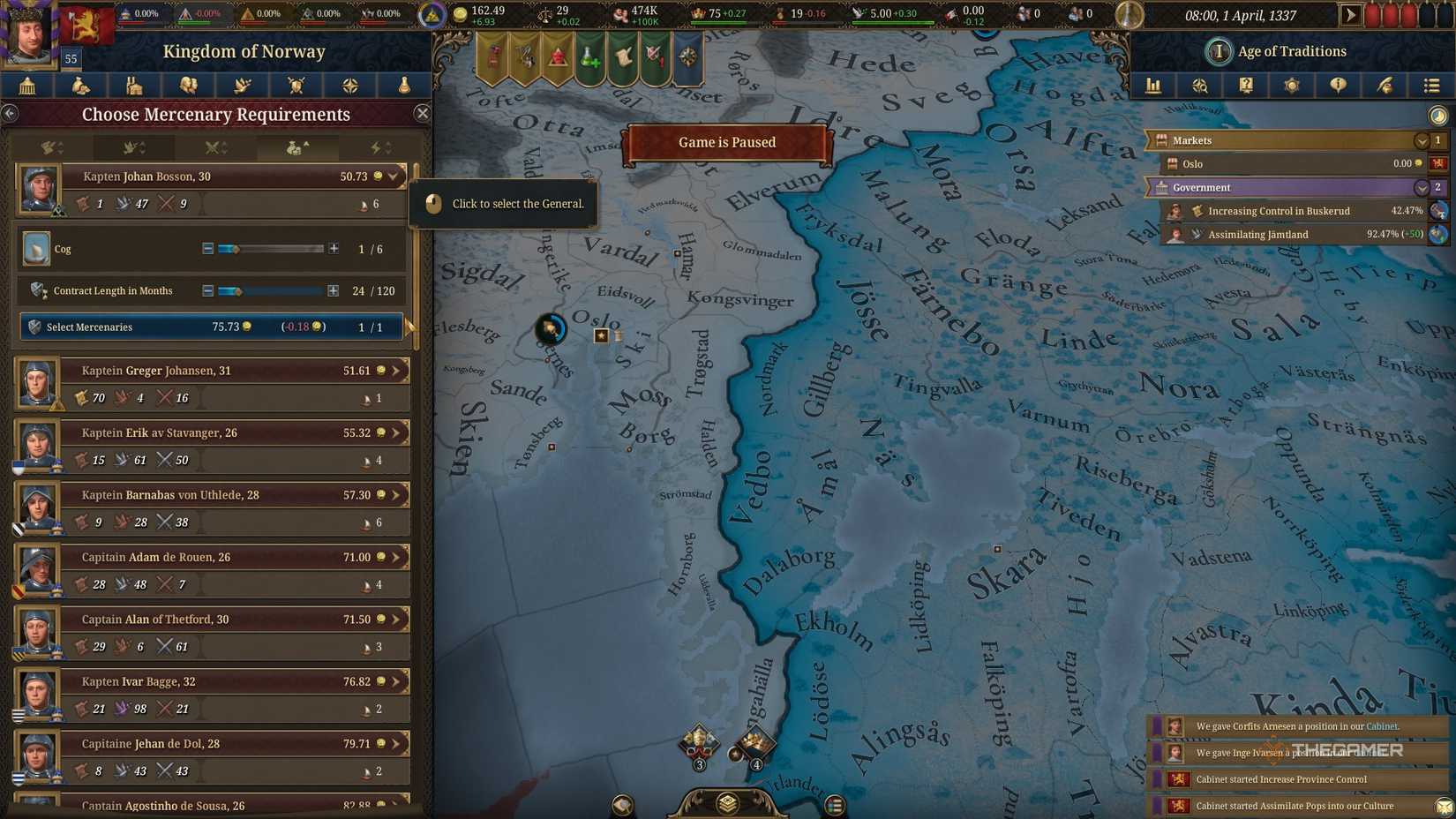Select the money bag Economy icon
The width and height of the screenshot is (1456, 819).
click(80, 86)
